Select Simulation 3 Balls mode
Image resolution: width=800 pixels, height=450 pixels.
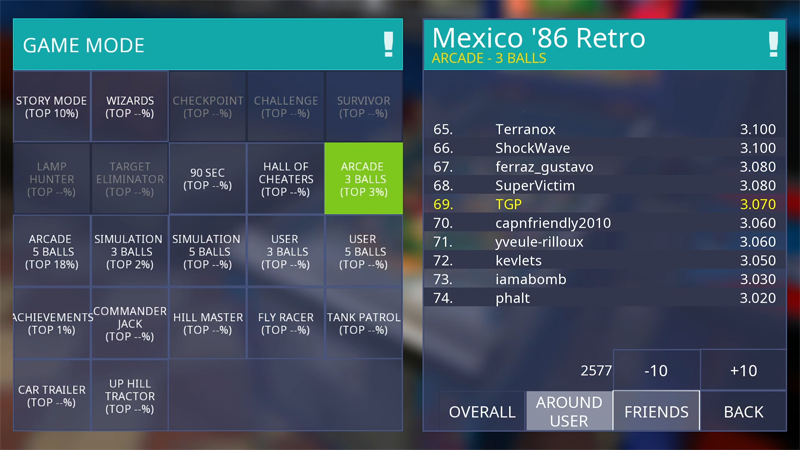point(130,251)
